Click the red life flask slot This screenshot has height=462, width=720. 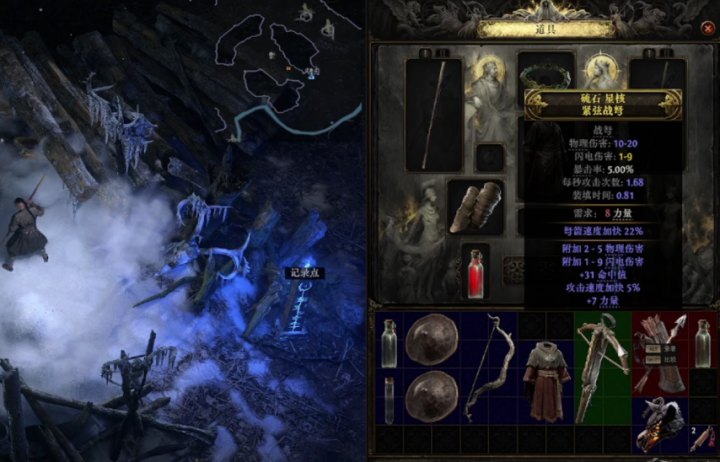(x=476, y=273)
